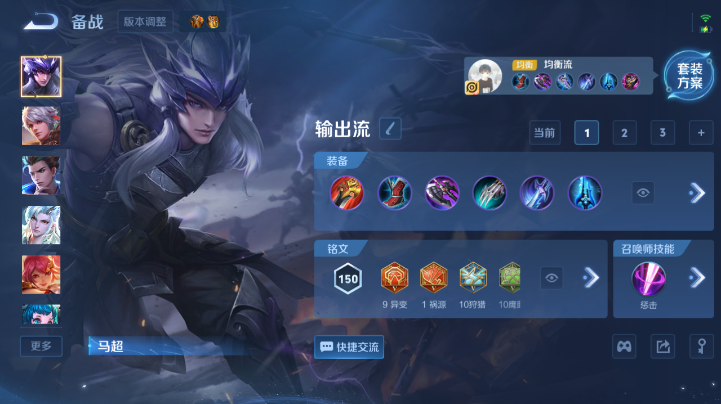The width and height of the screenshot is (721, 404).
Task: Toggle the 铭文 rune panel eye icon
Action: (x=551, y=277)
